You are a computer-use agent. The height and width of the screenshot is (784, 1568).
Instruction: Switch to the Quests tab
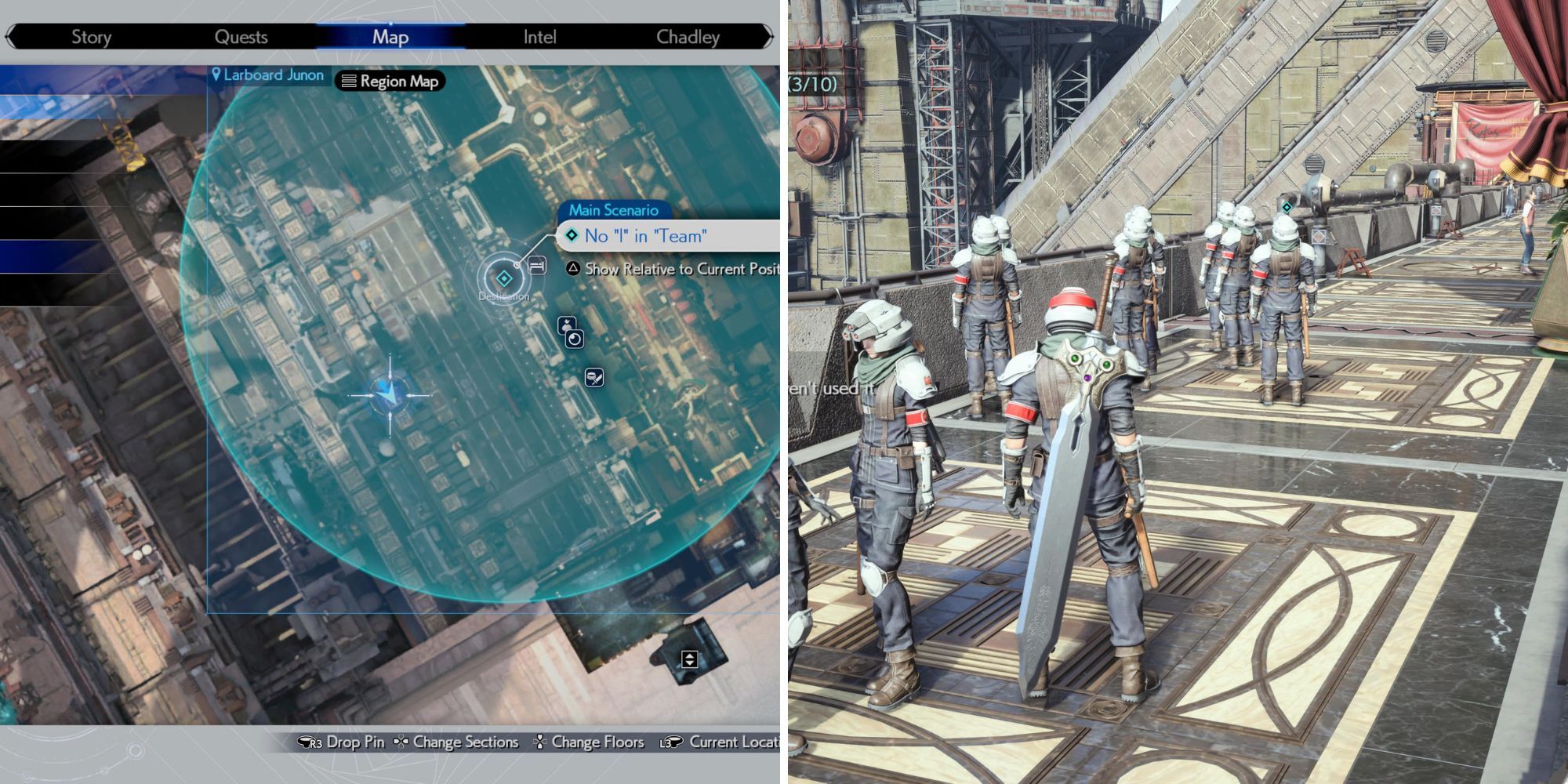point(243,36)
